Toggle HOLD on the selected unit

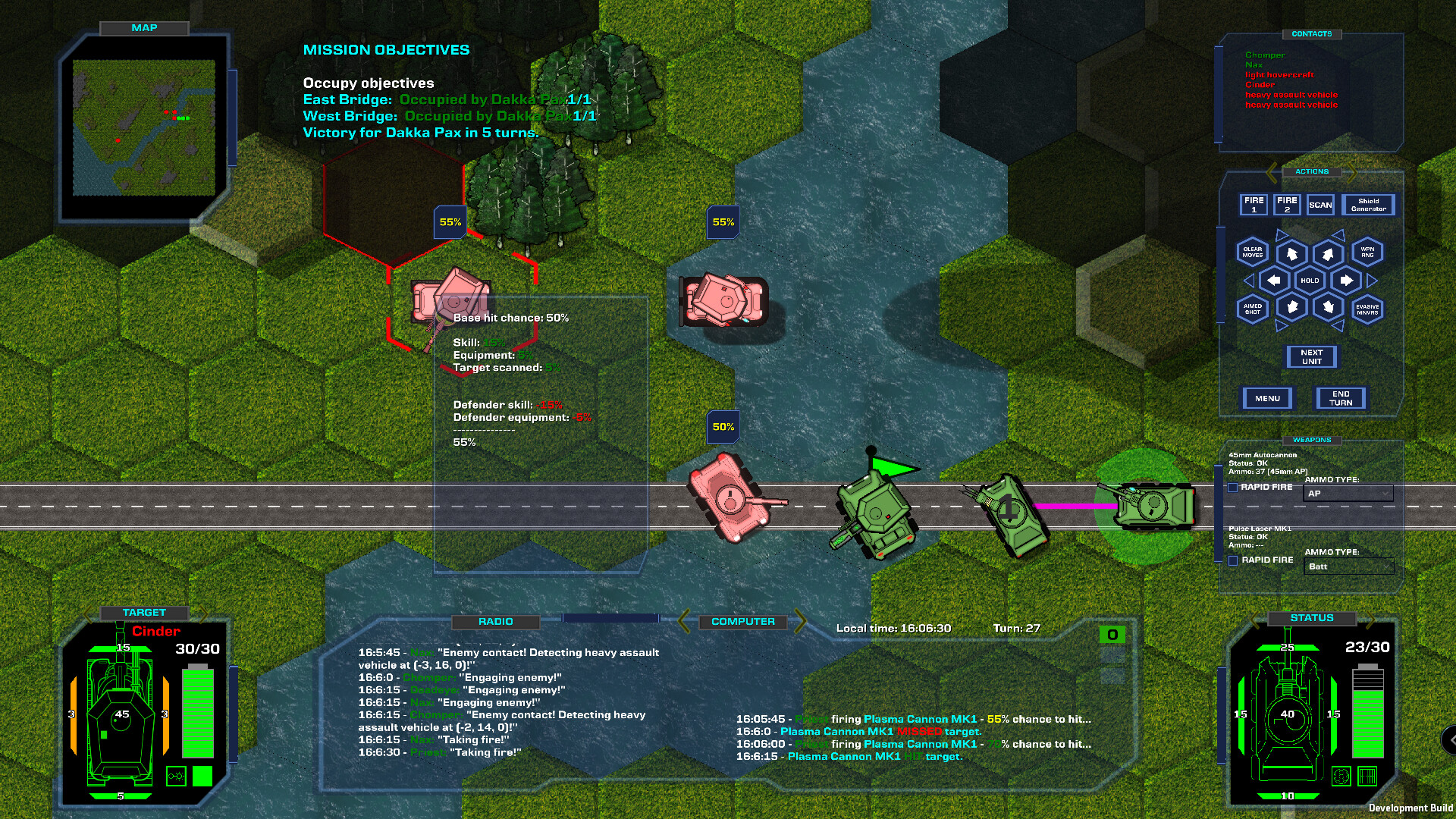tap(1310, 281)
